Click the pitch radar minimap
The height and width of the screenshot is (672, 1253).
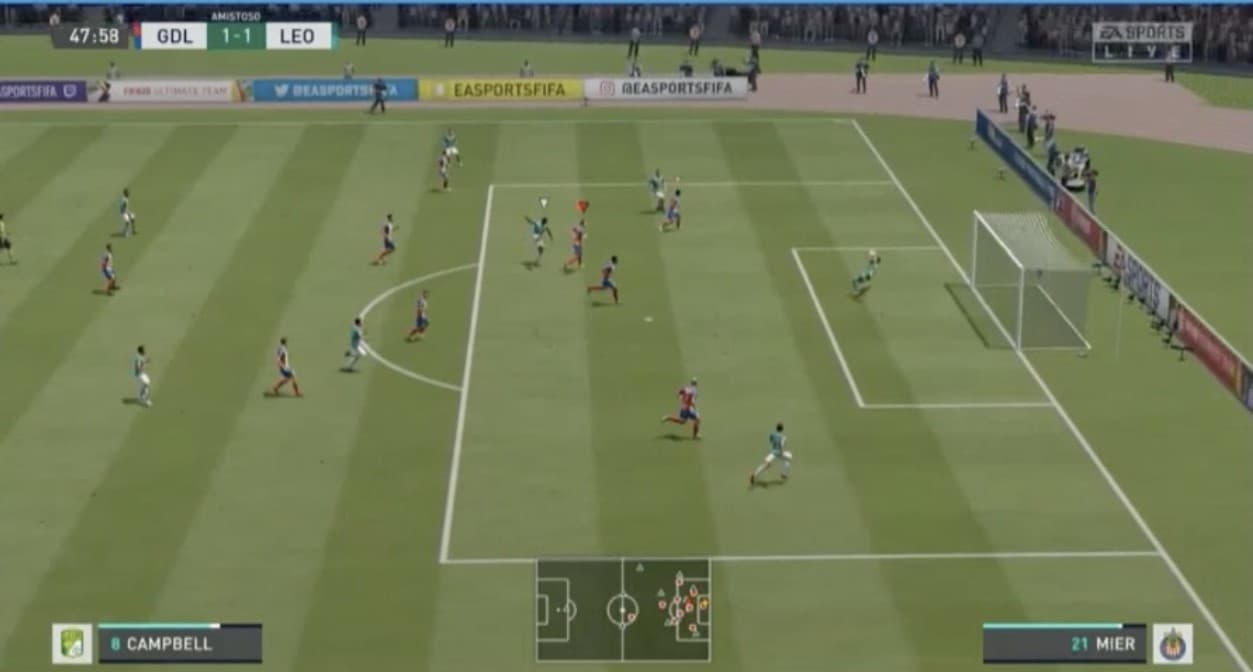[623, 609]
